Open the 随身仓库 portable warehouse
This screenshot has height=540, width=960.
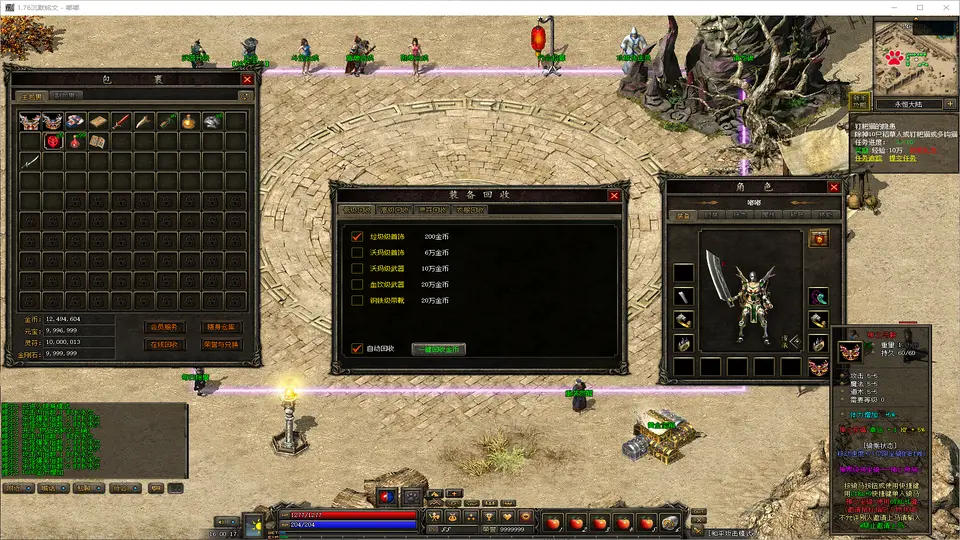(x=221, y=327)
